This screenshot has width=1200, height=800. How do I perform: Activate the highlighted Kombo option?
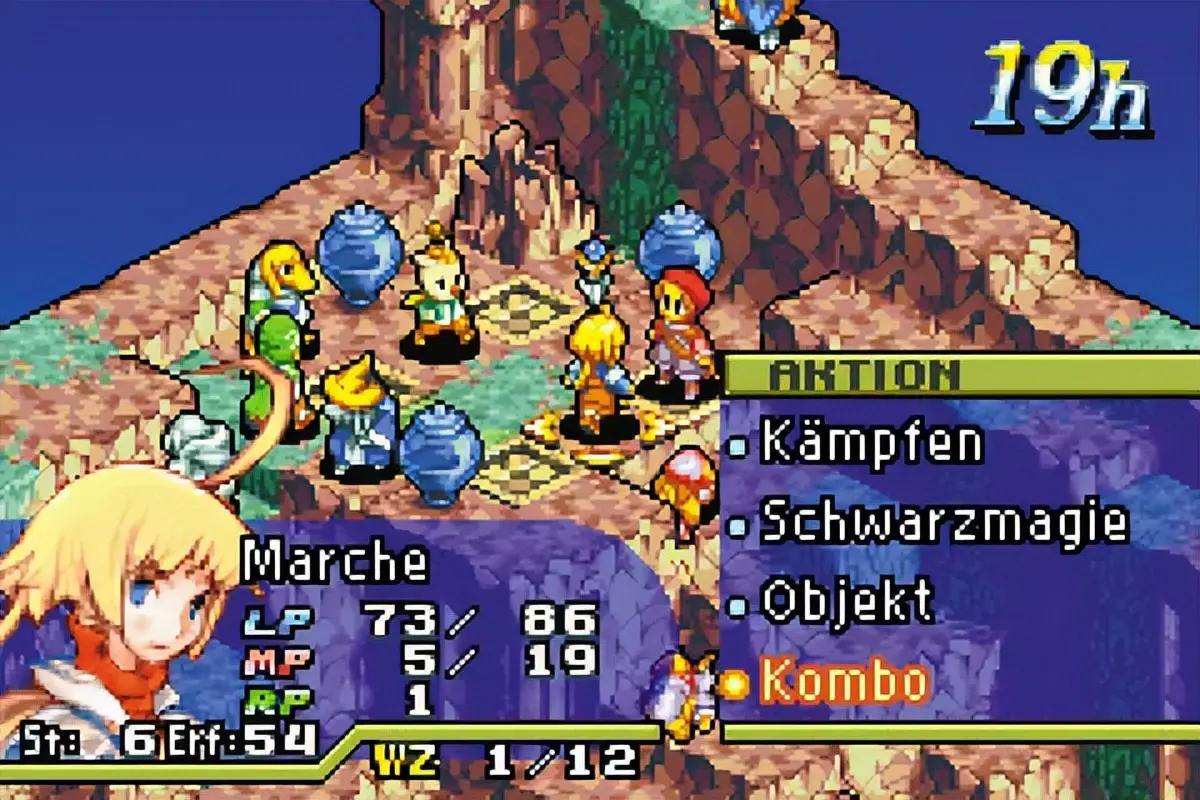pos(845,682)
